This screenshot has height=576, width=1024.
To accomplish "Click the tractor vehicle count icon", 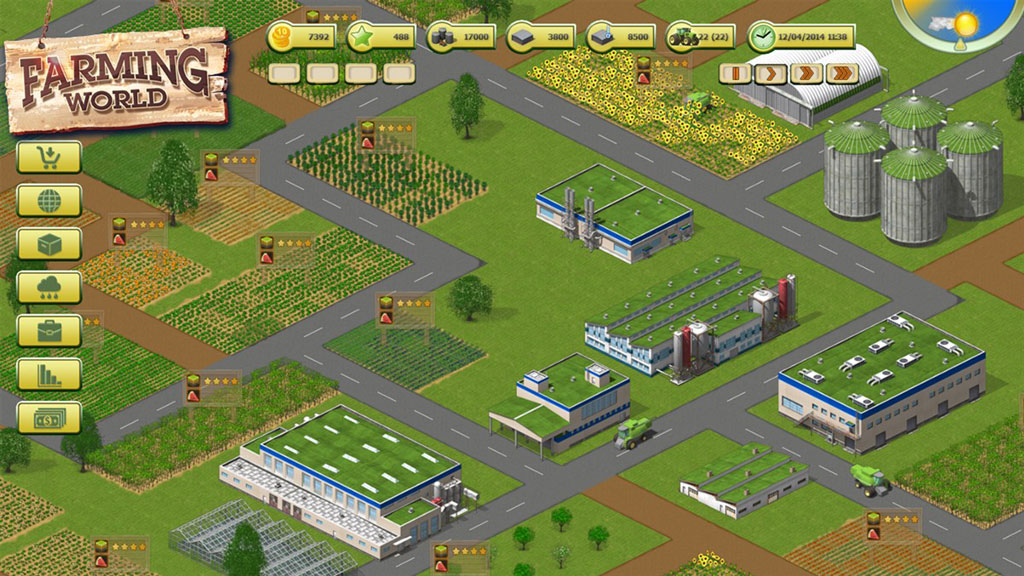I will (685, 36).
